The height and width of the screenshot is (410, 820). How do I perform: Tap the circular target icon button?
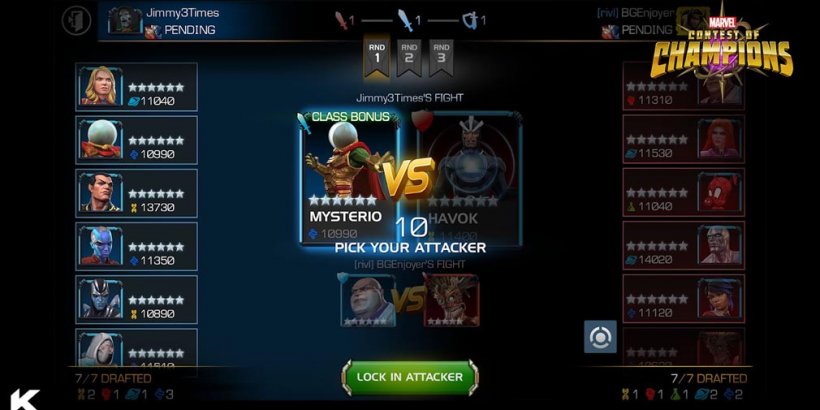point(600,336)
